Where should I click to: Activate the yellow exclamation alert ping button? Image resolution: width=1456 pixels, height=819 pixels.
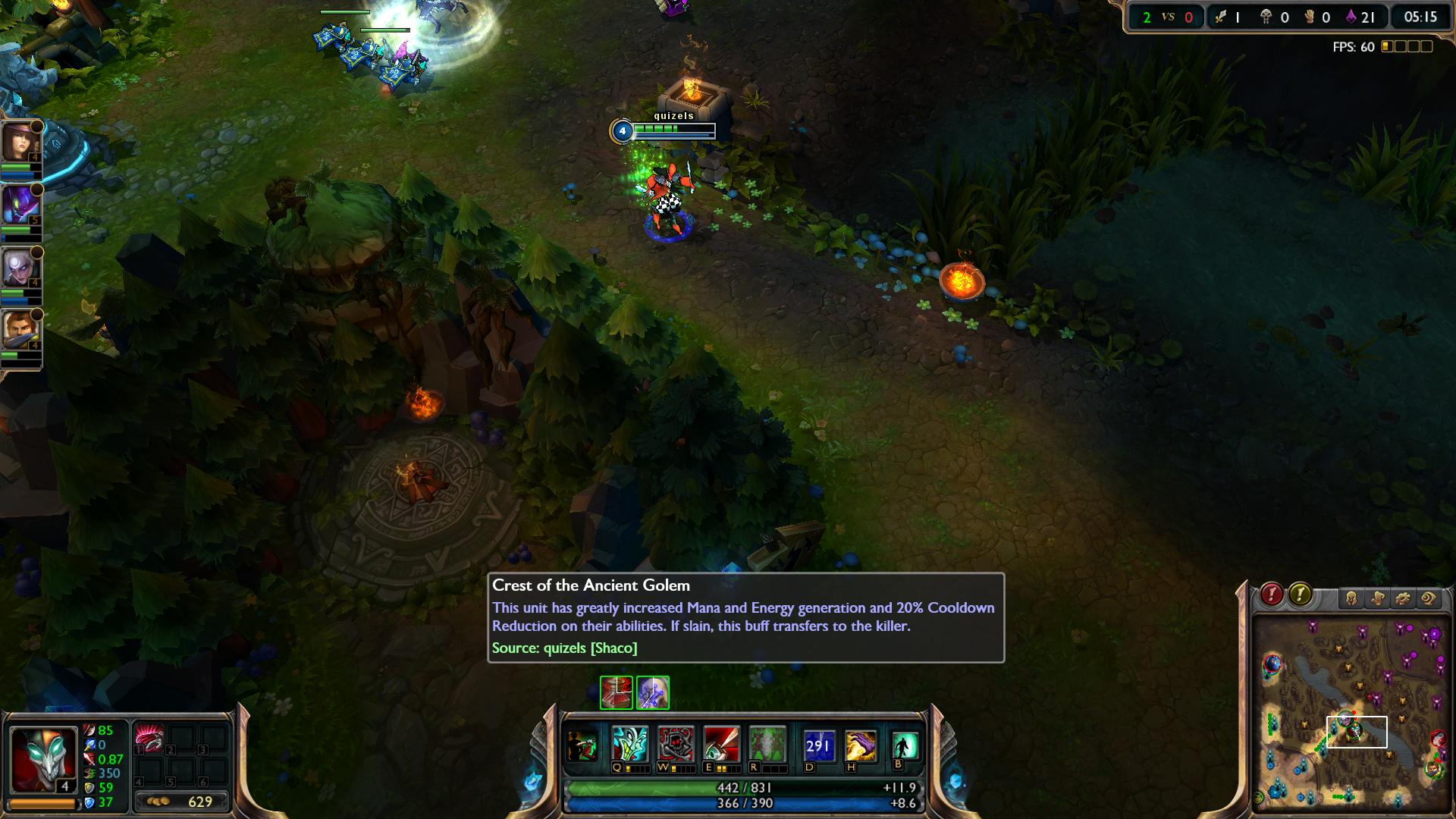[x=1300, y=595]
